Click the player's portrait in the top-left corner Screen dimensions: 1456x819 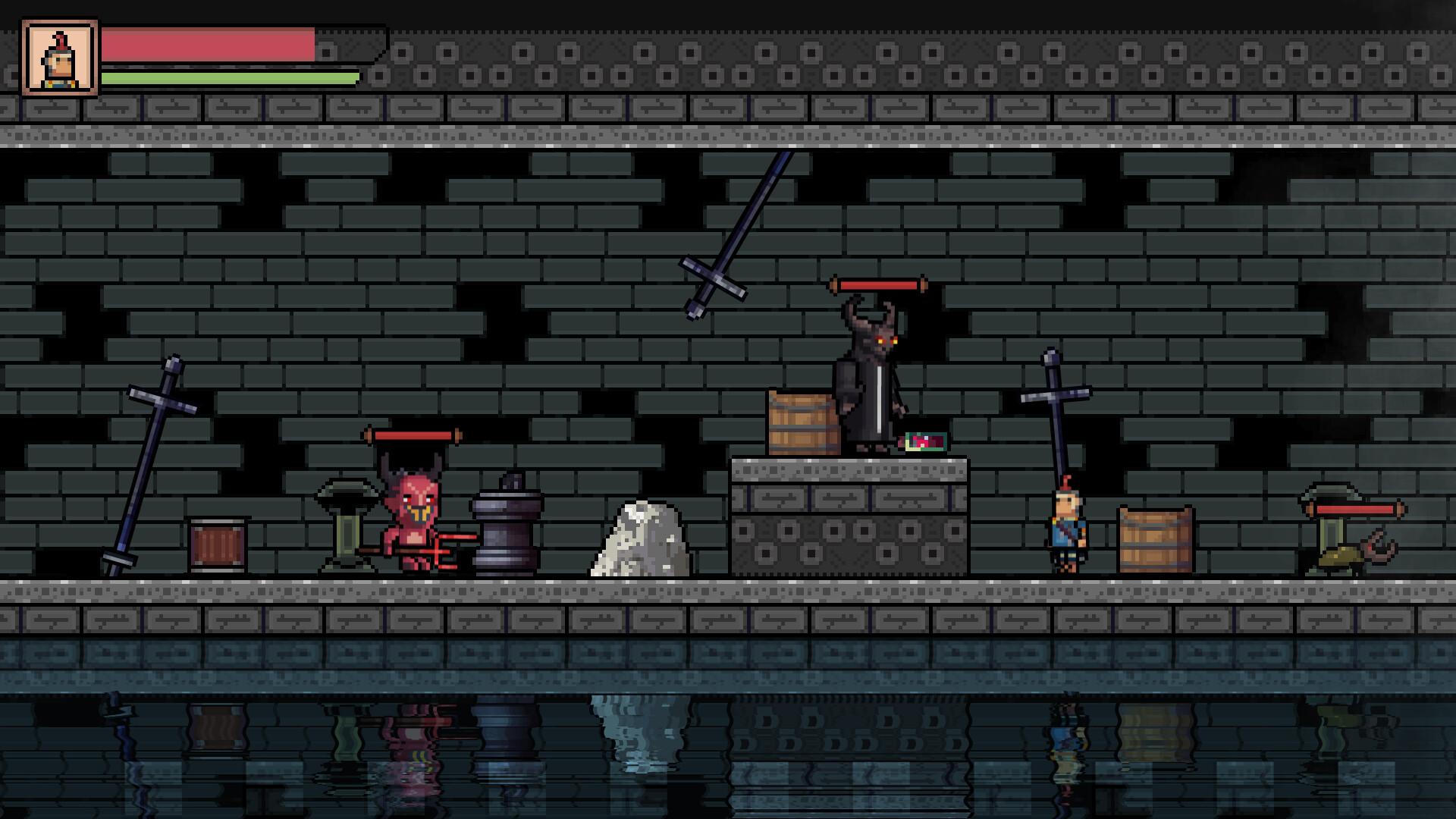pyautogui.click(x=60, y=58)
